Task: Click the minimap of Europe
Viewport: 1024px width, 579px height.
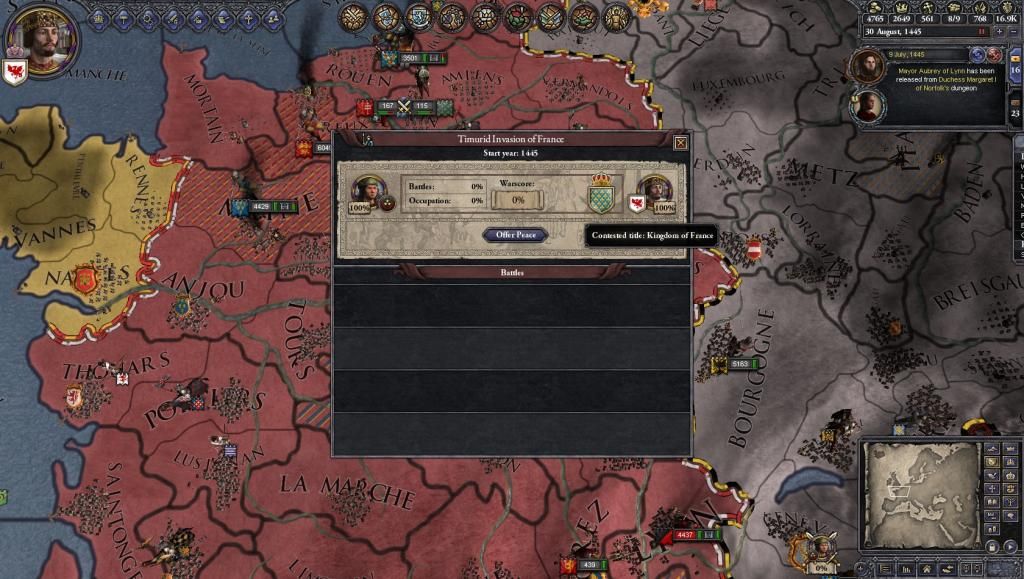Action: tap(920, 494)
